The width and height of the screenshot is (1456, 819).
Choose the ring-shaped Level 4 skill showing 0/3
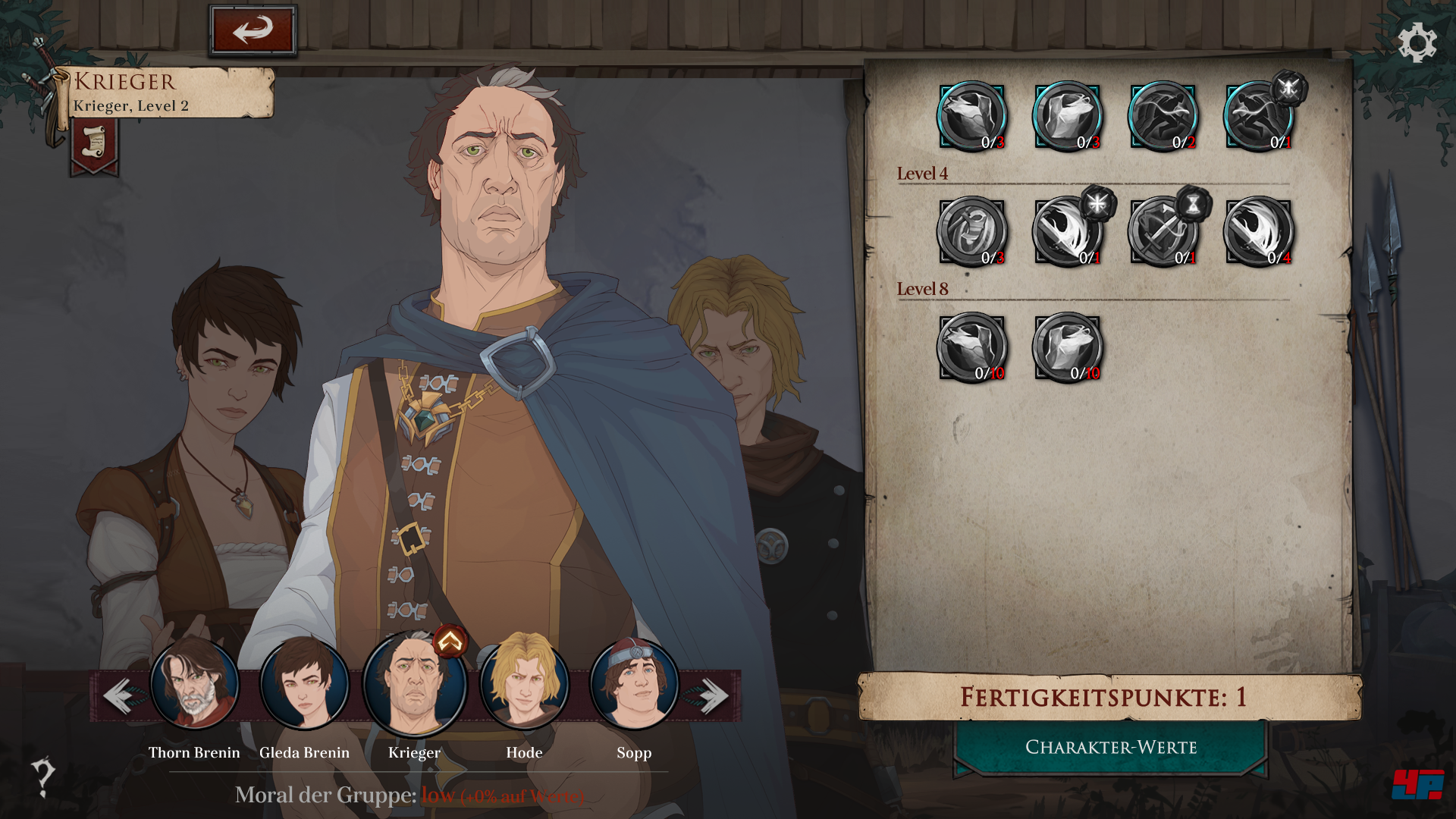971,232
